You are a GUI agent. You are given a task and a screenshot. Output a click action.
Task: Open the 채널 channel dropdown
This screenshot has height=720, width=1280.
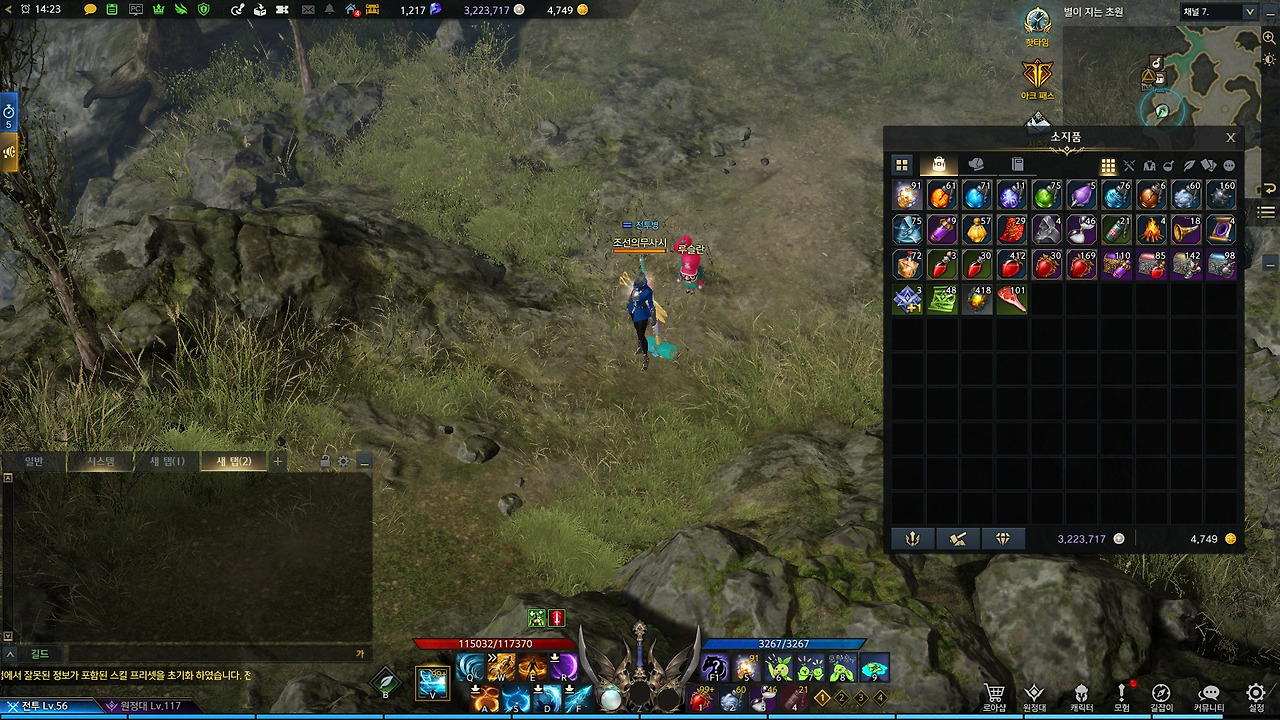1218,12
